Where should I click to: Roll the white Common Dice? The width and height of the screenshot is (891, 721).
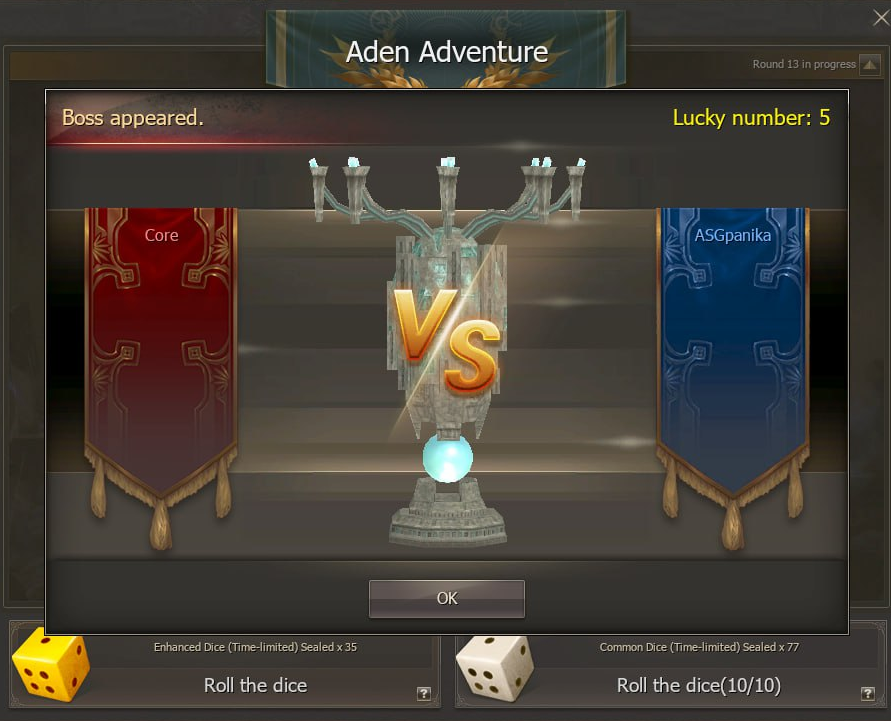pyautogui.click(x=698, y=685)
